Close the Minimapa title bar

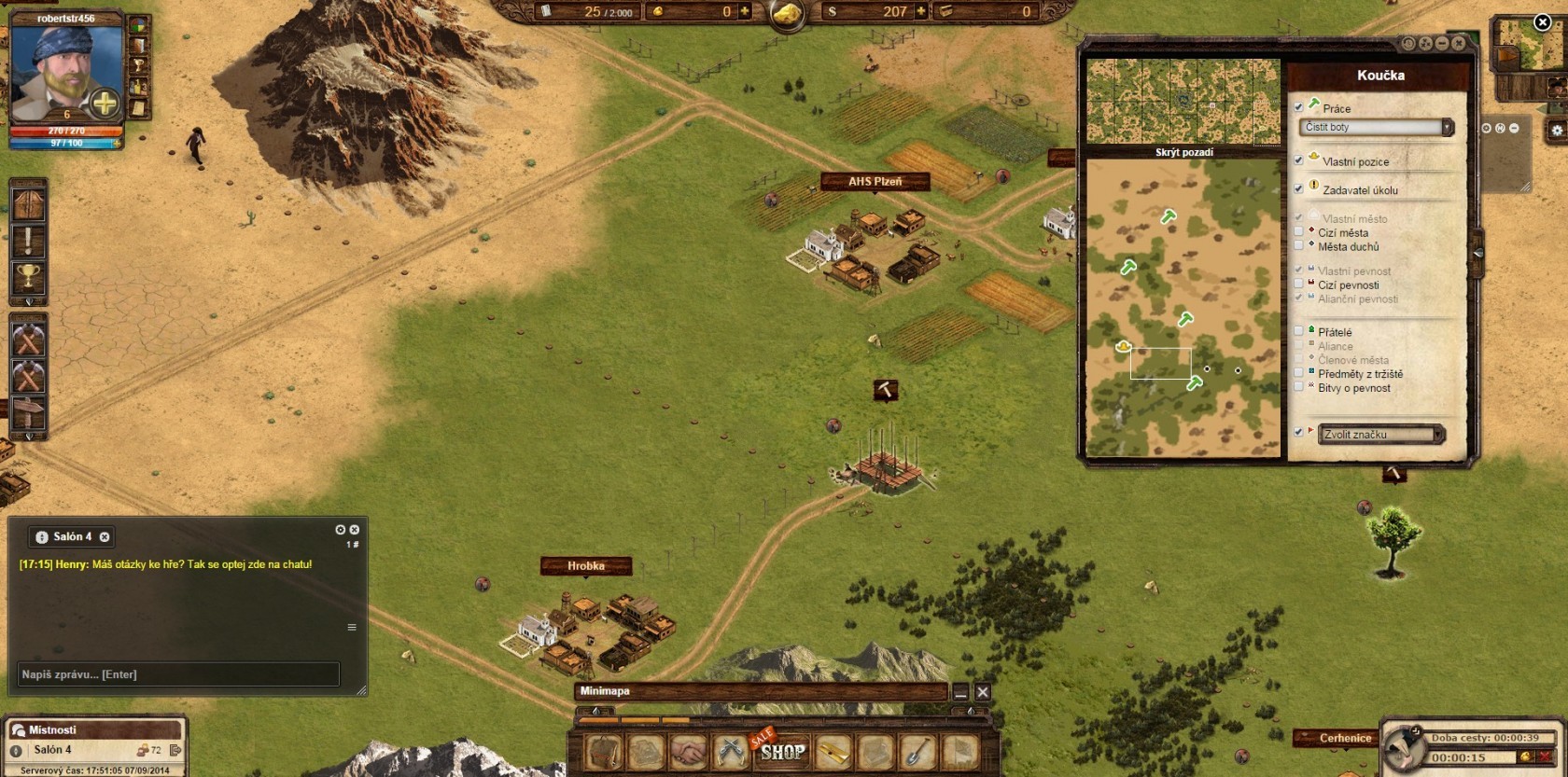coord(983,692)
